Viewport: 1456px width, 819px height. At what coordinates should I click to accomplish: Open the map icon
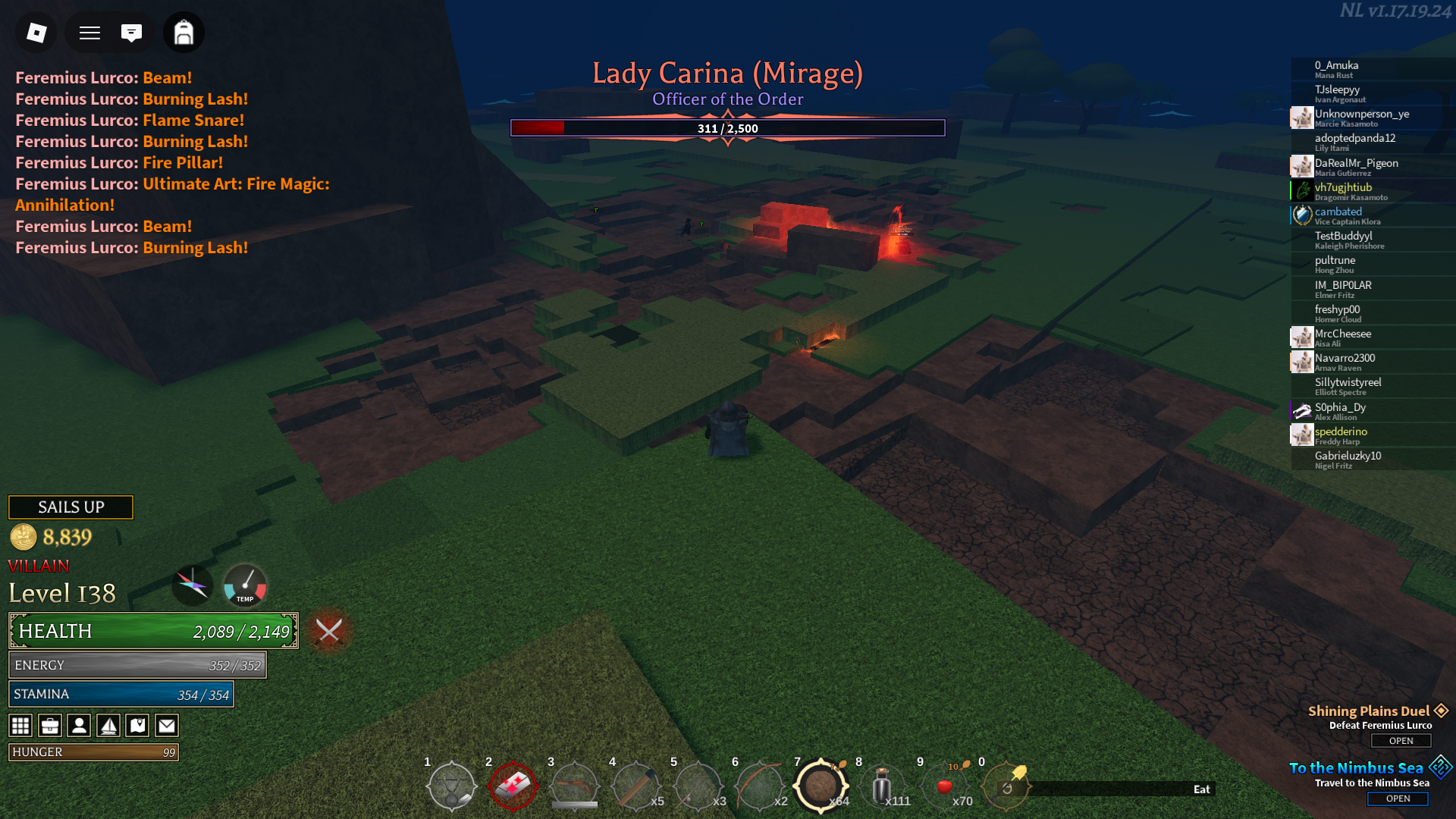coord(137,726)
